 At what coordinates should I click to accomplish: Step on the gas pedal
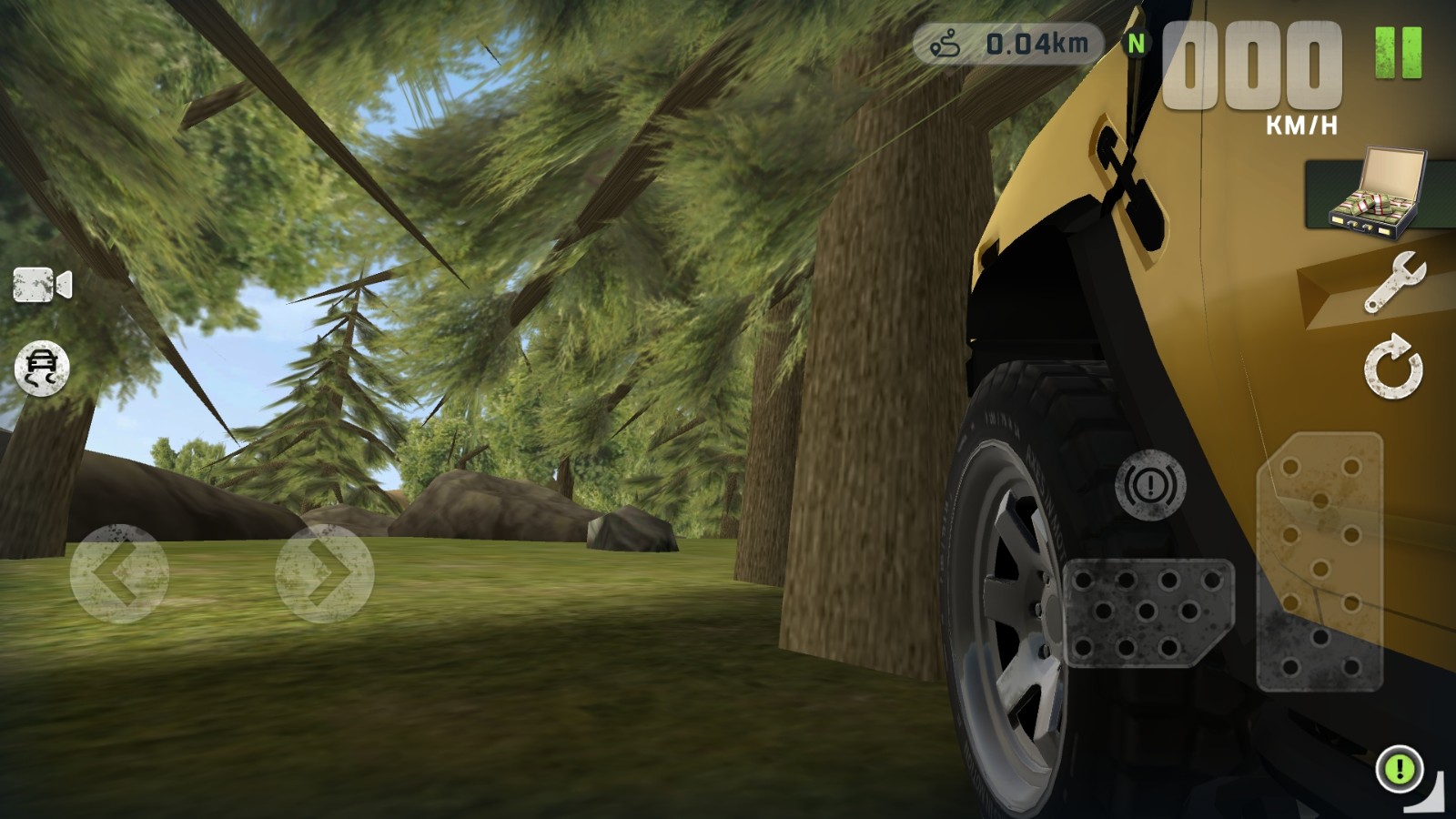[x=1319, y=561]
